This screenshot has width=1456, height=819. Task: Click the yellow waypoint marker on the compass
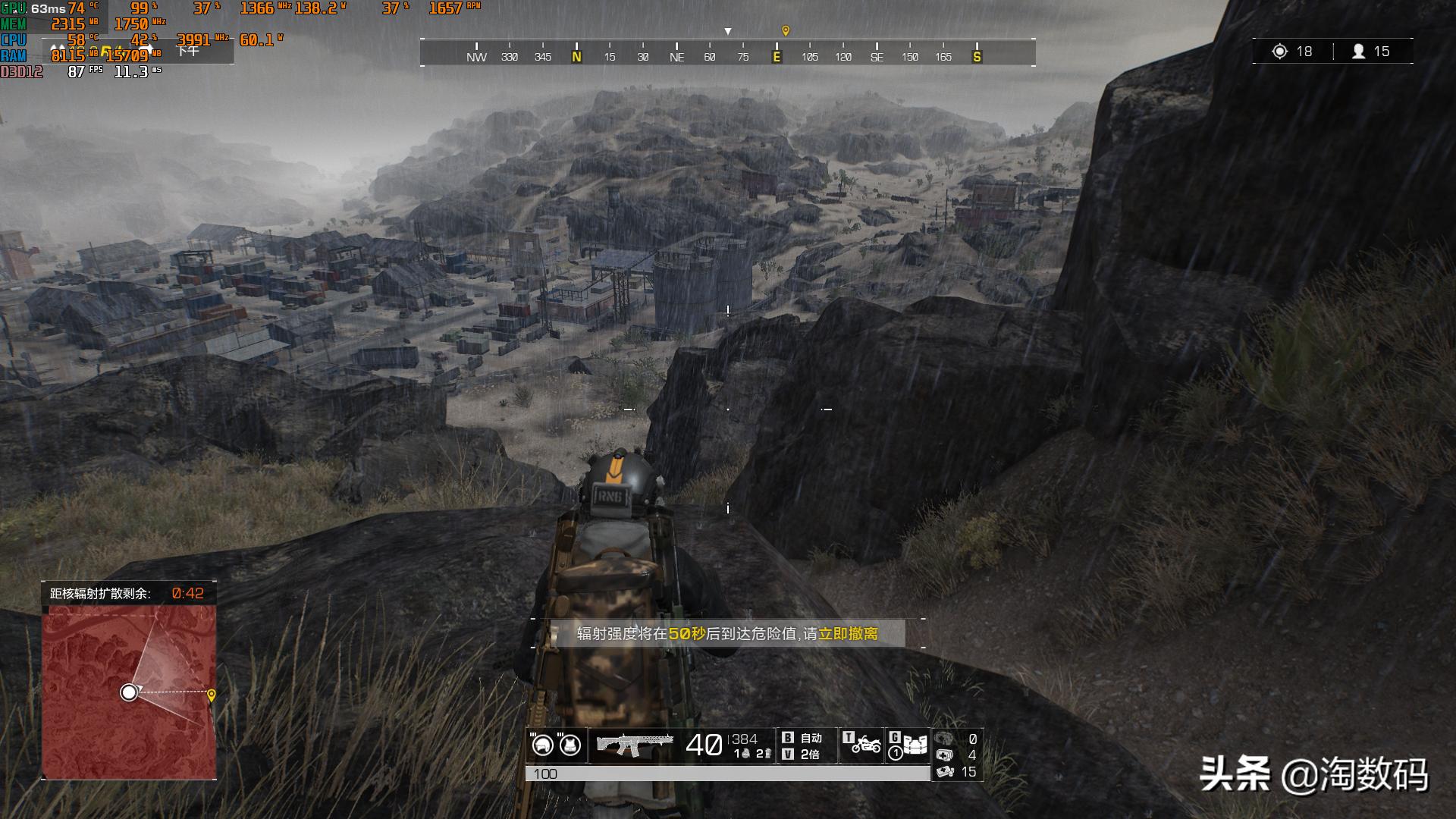tap(786, 31)
